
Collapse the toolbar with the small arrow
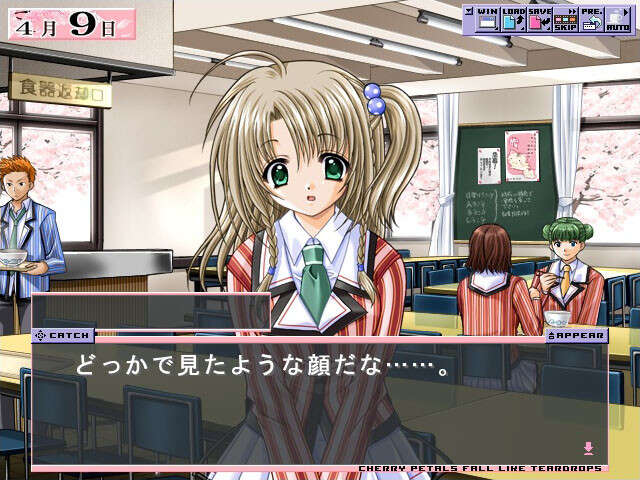pos(468,12)
